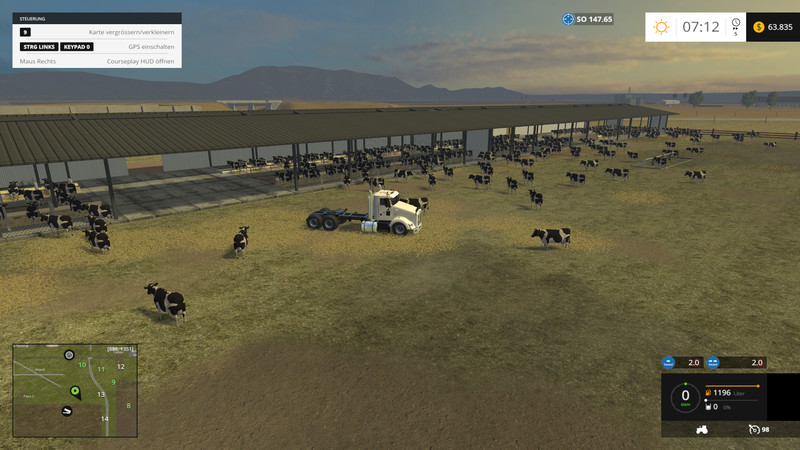
Task: Click field number 14 on the minimap
Action: [x=104, y=419]
